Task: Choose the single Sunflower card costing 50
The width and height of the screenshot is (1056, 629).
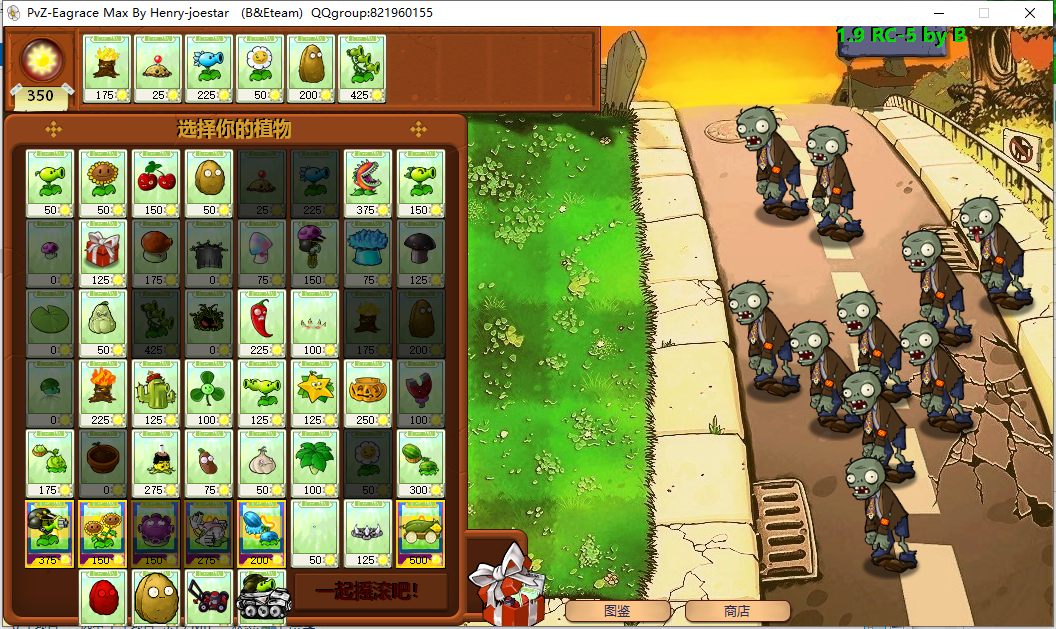Action: click(x=103, y=183)
